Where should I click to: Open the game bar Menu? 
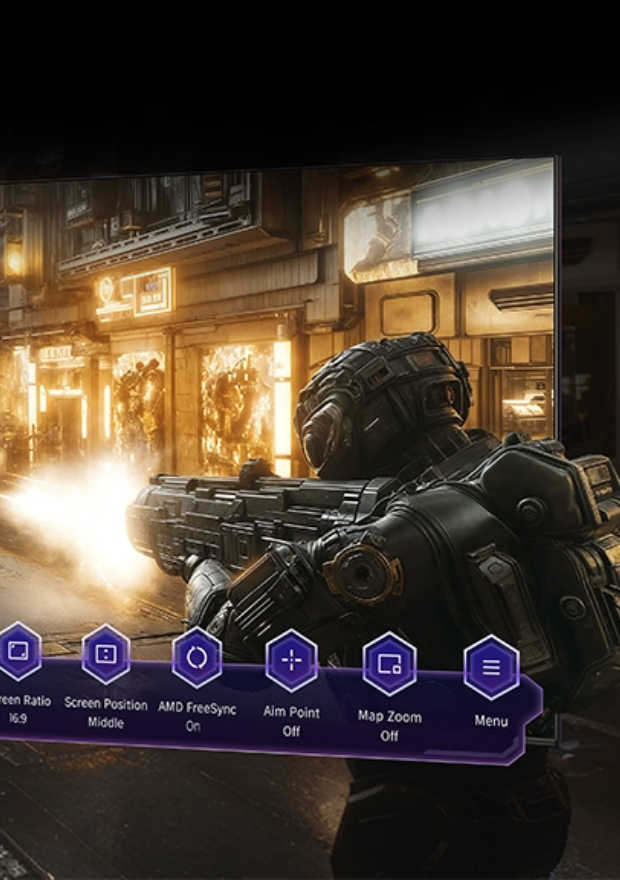tap(491, 667)
